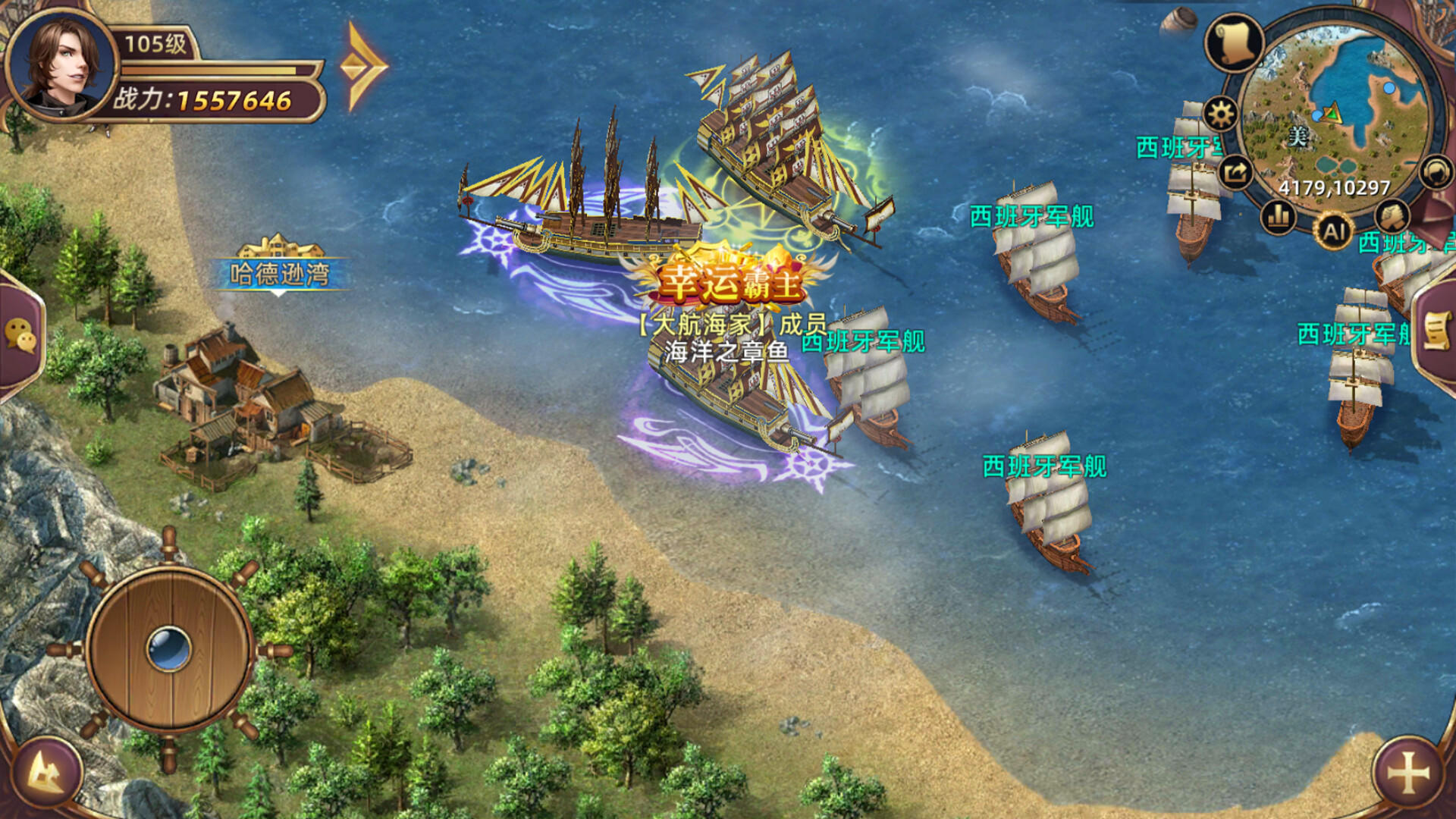Image resolution: width=1456 pixels, height=819 pixels.
Task: Open the WeChat chat icon on left edge
Action: [20, 334]
